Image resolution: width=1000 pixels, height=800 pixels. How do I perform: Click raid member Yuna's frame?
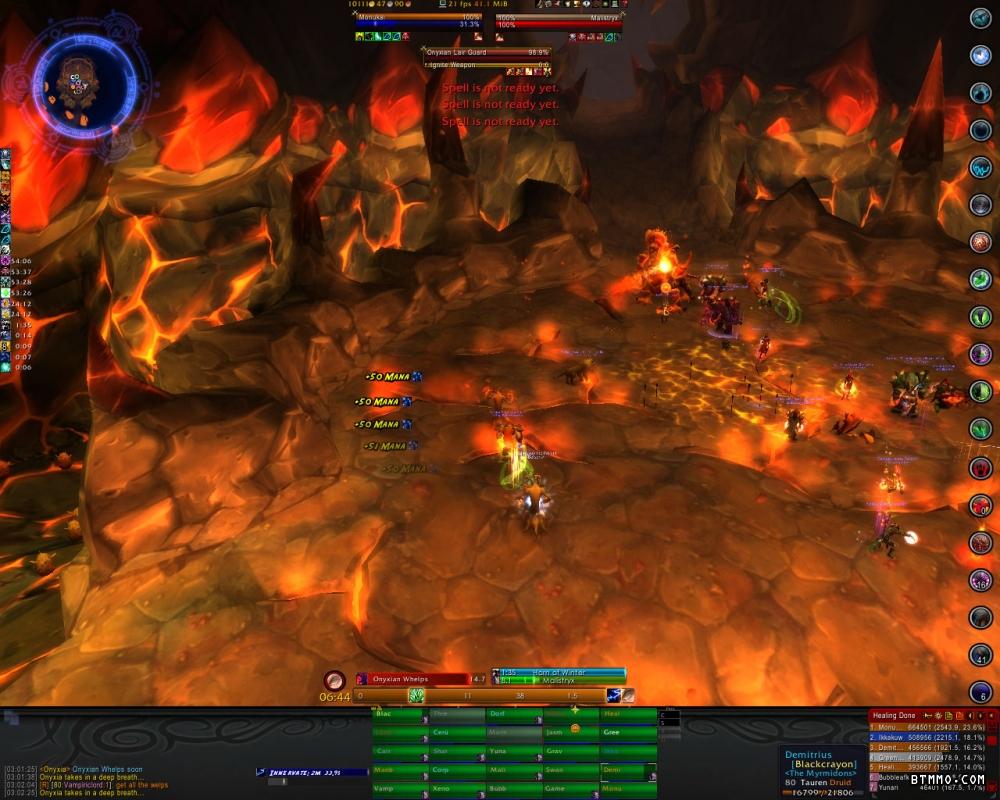[514, 751]
